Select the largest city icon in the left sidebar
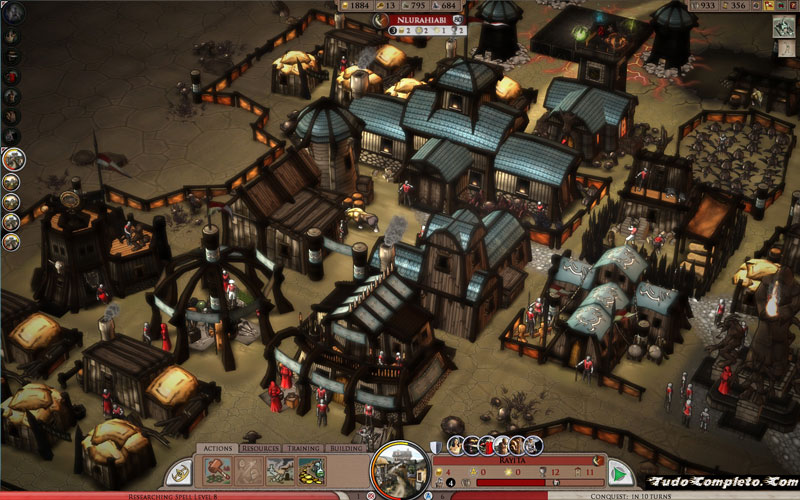Image resolution: width=800 pixels, height=500 pixels. (13, 159)
